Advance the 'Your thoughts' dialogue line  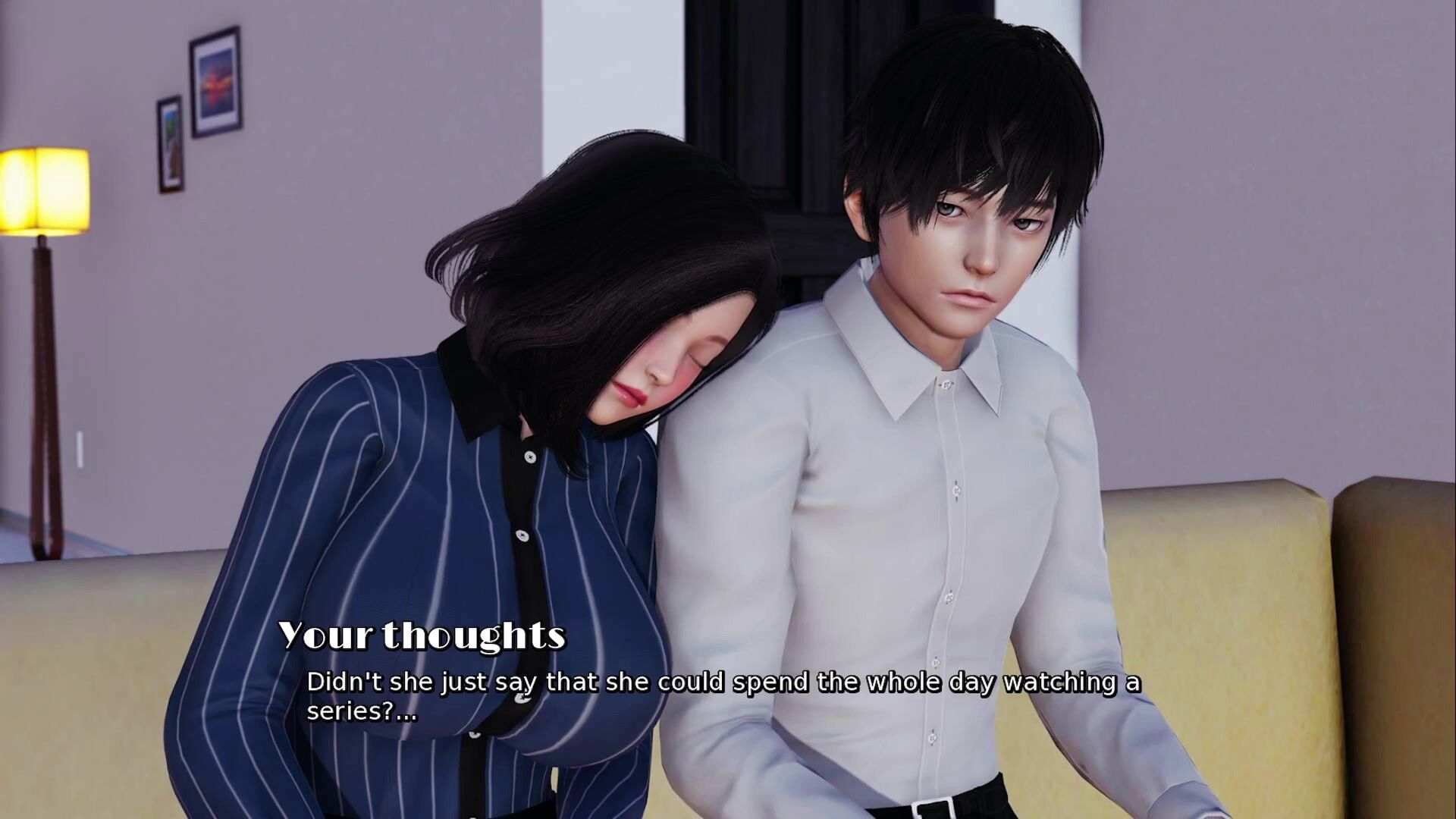tap(723, 695)
